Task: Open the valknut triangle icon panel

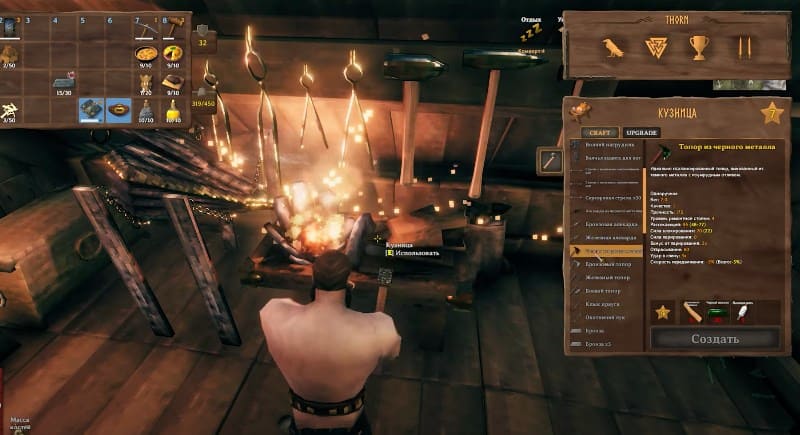Action: 655,48
